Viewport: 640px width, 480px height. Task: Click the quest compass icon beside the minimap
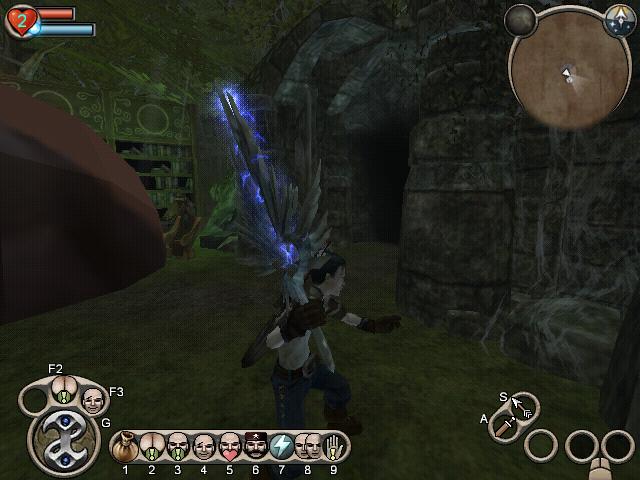tap(617, 17)
